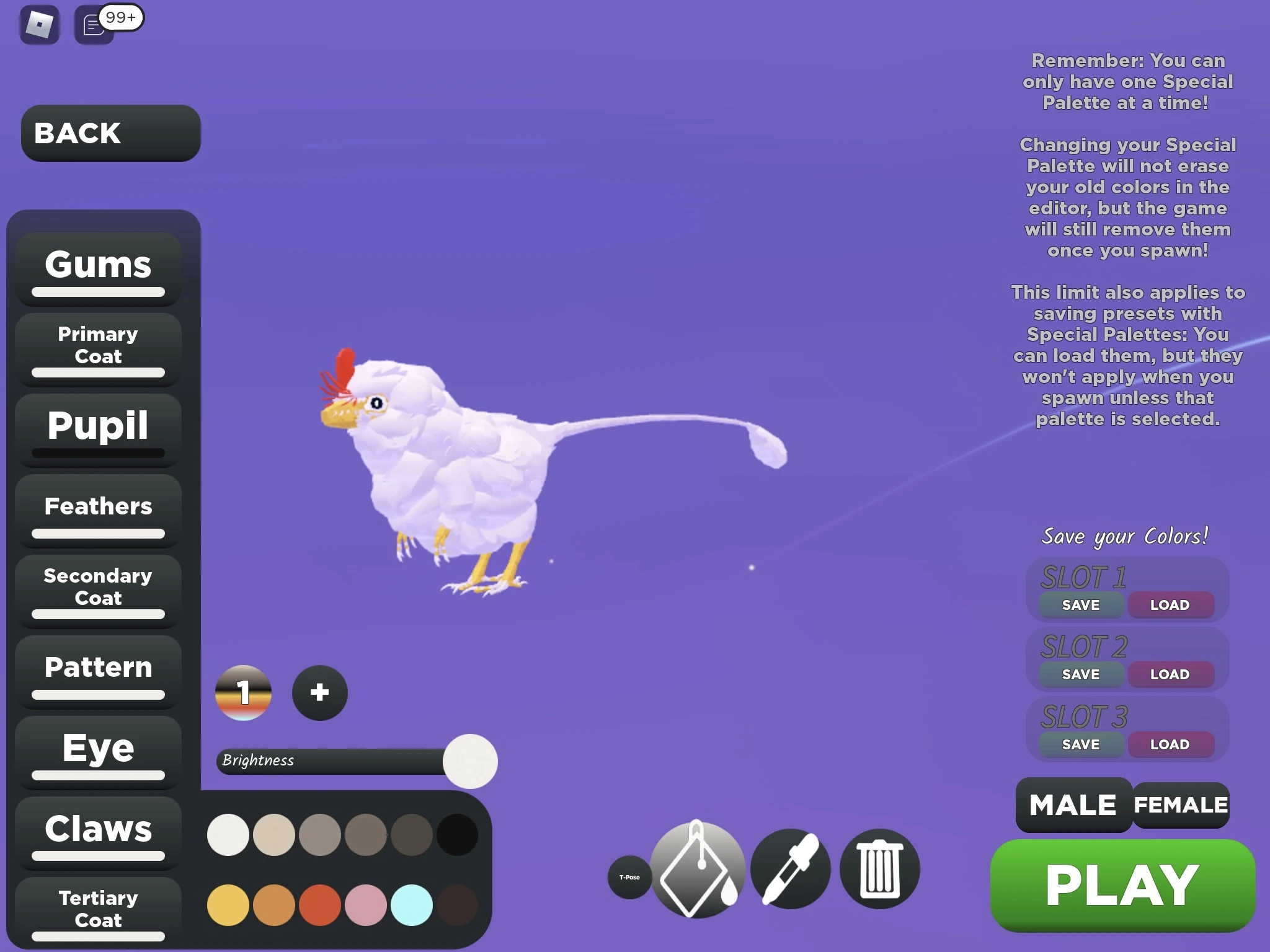Image resolution: width=1270 pixels, height=952 pixels.
Task: Open the Pattern color category
Action: [x=97, y=668]
